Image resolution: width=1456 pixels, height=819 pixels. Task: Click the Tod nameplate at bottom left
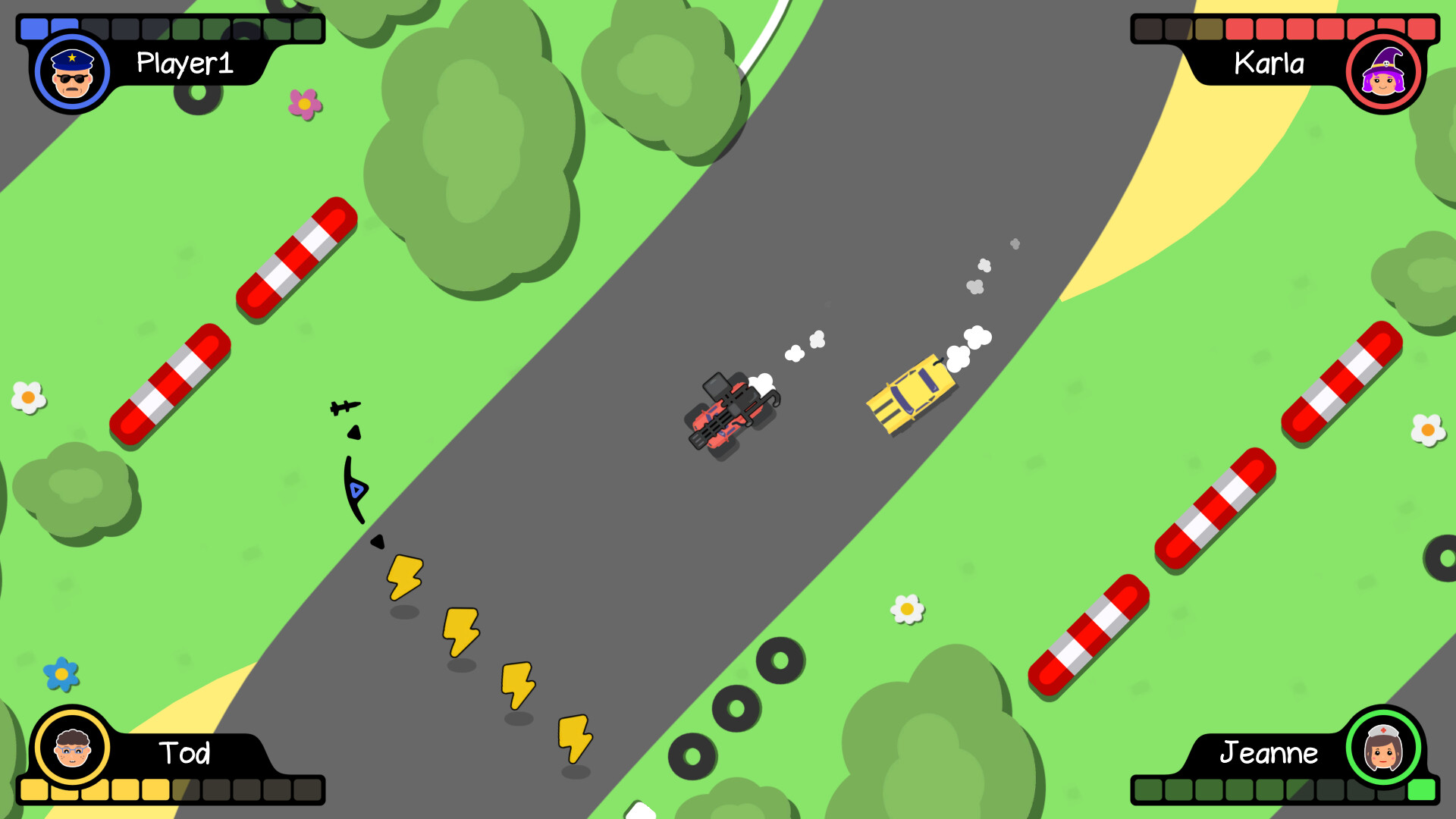[x=186, y=754]
